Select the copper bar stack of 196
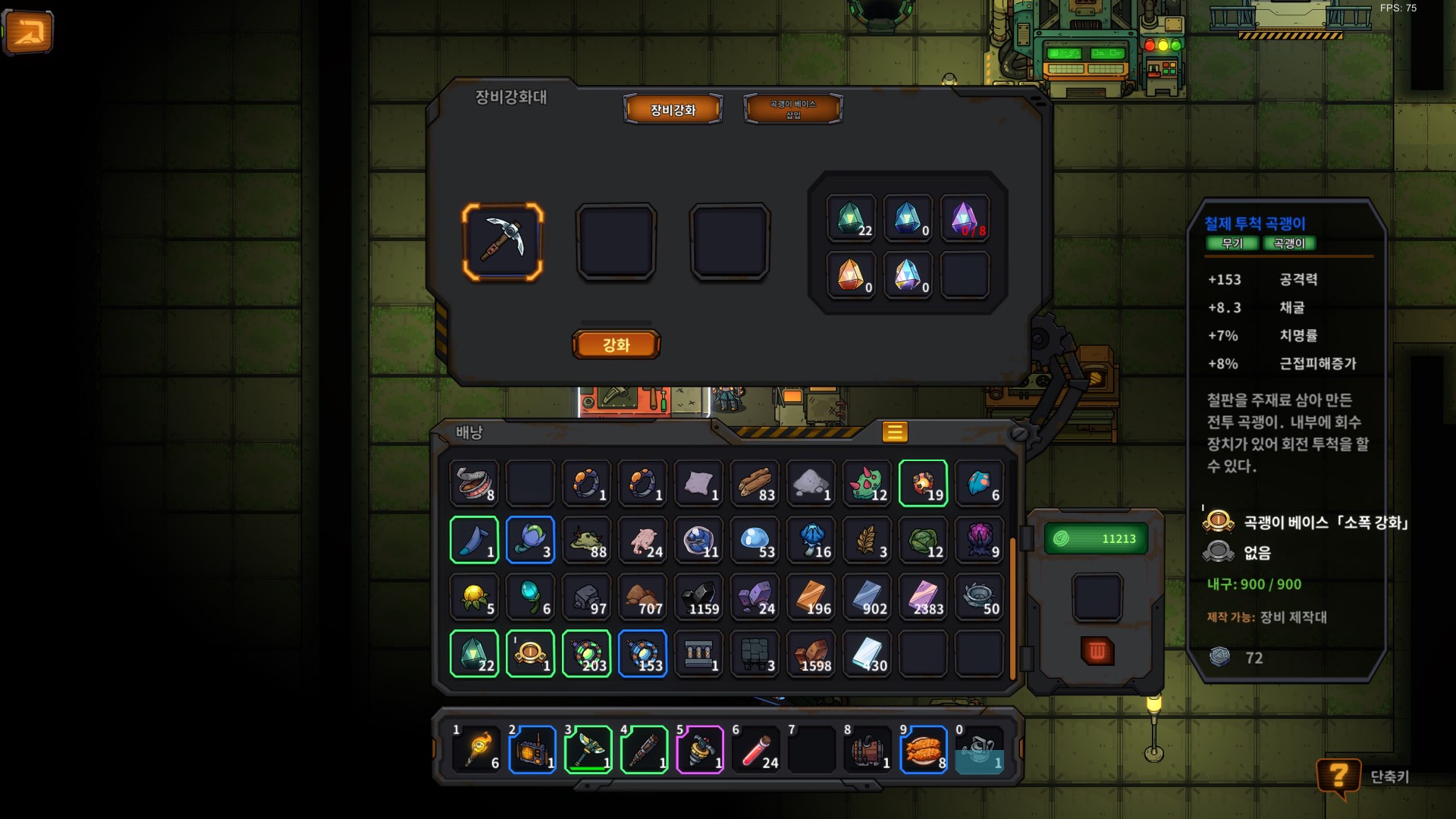Image resolution: width=1456 pixels, height=819 pixels. [811, 597]
